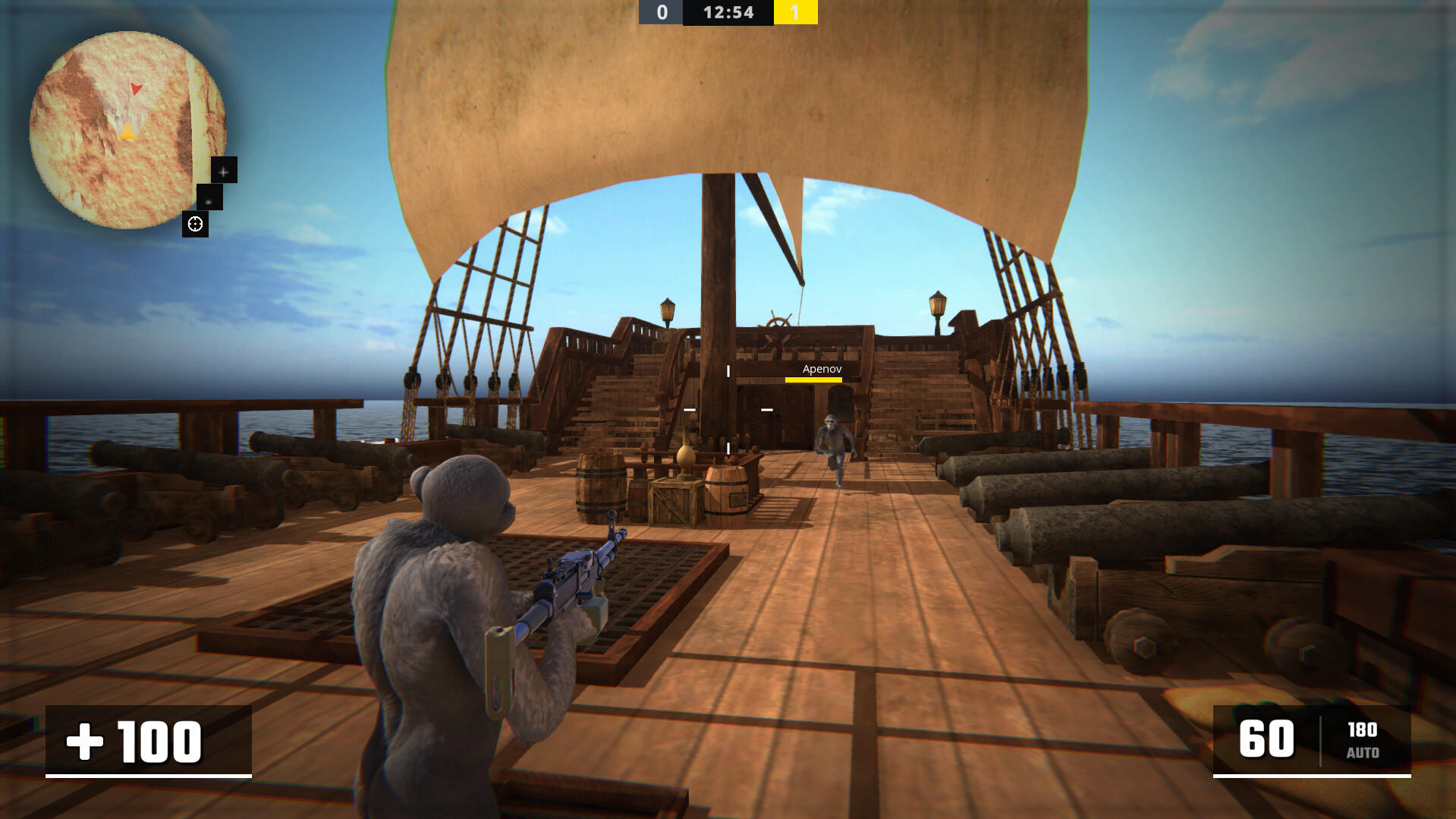
Task: Click the health cross icon next to 100
Action: (86, 742)
